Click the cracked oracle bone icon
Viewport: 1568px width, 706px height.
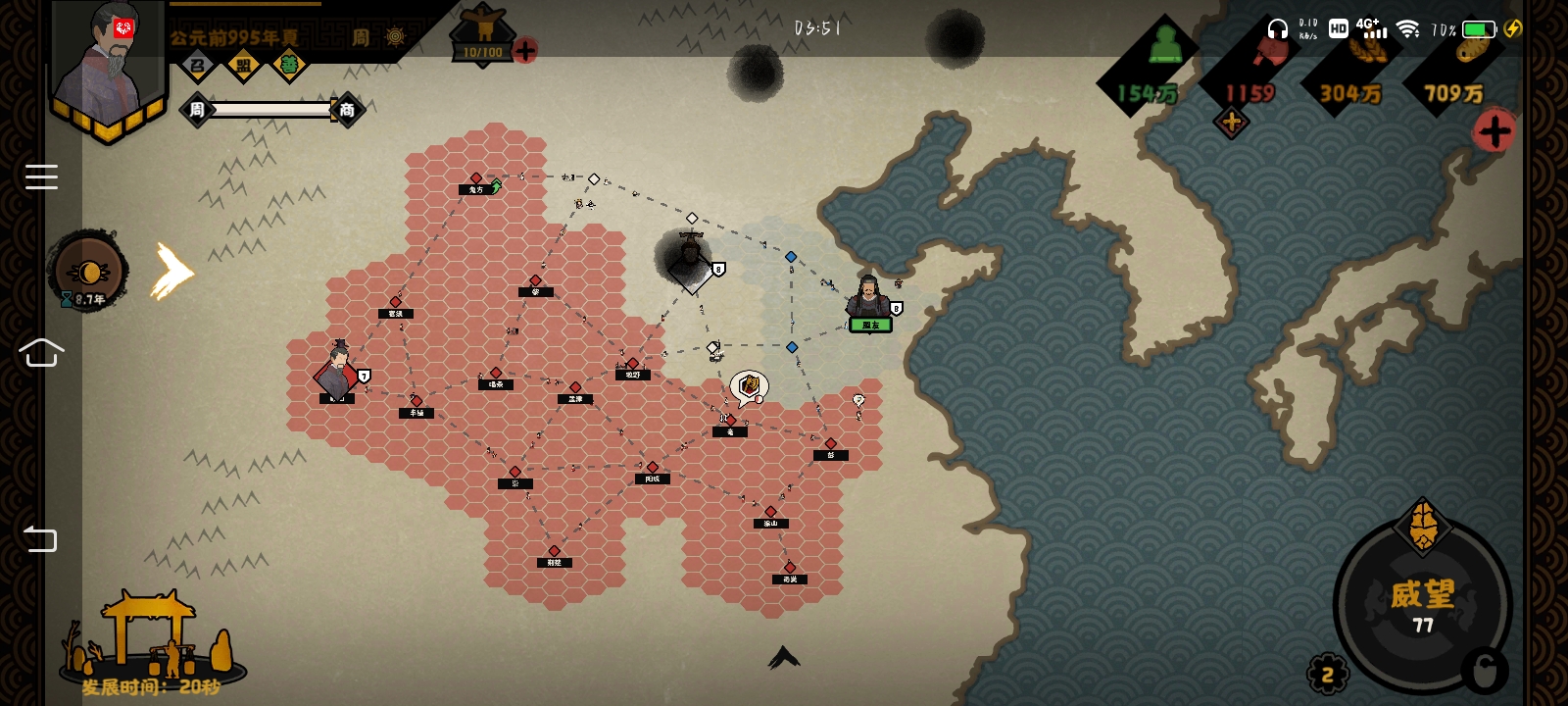click(1423, 526)
